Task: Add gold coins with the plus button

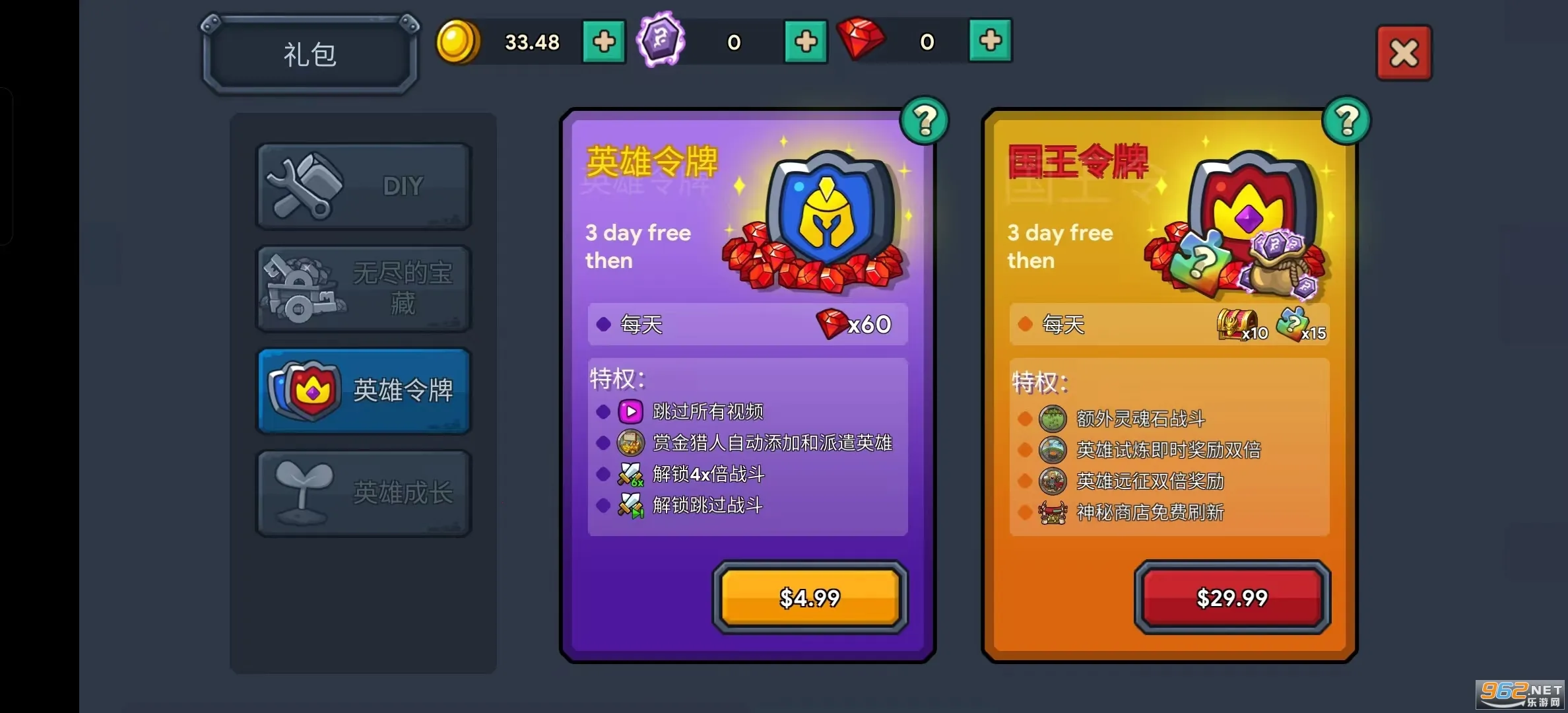Action: [x=603, y=41]
